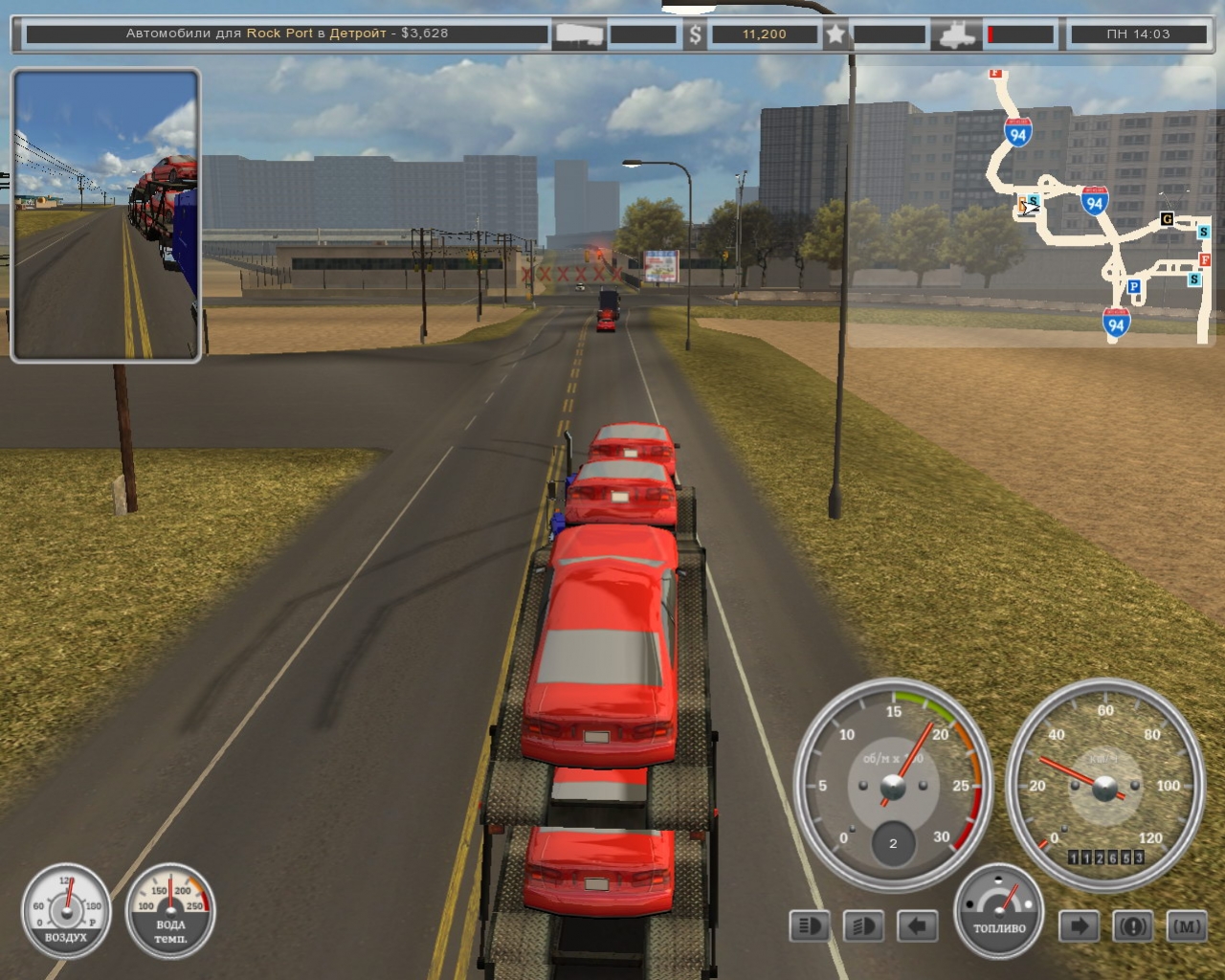Click the dollar sign money icon
The width and height of the screenshot is (1225, 980).
[x=695, y=34]
